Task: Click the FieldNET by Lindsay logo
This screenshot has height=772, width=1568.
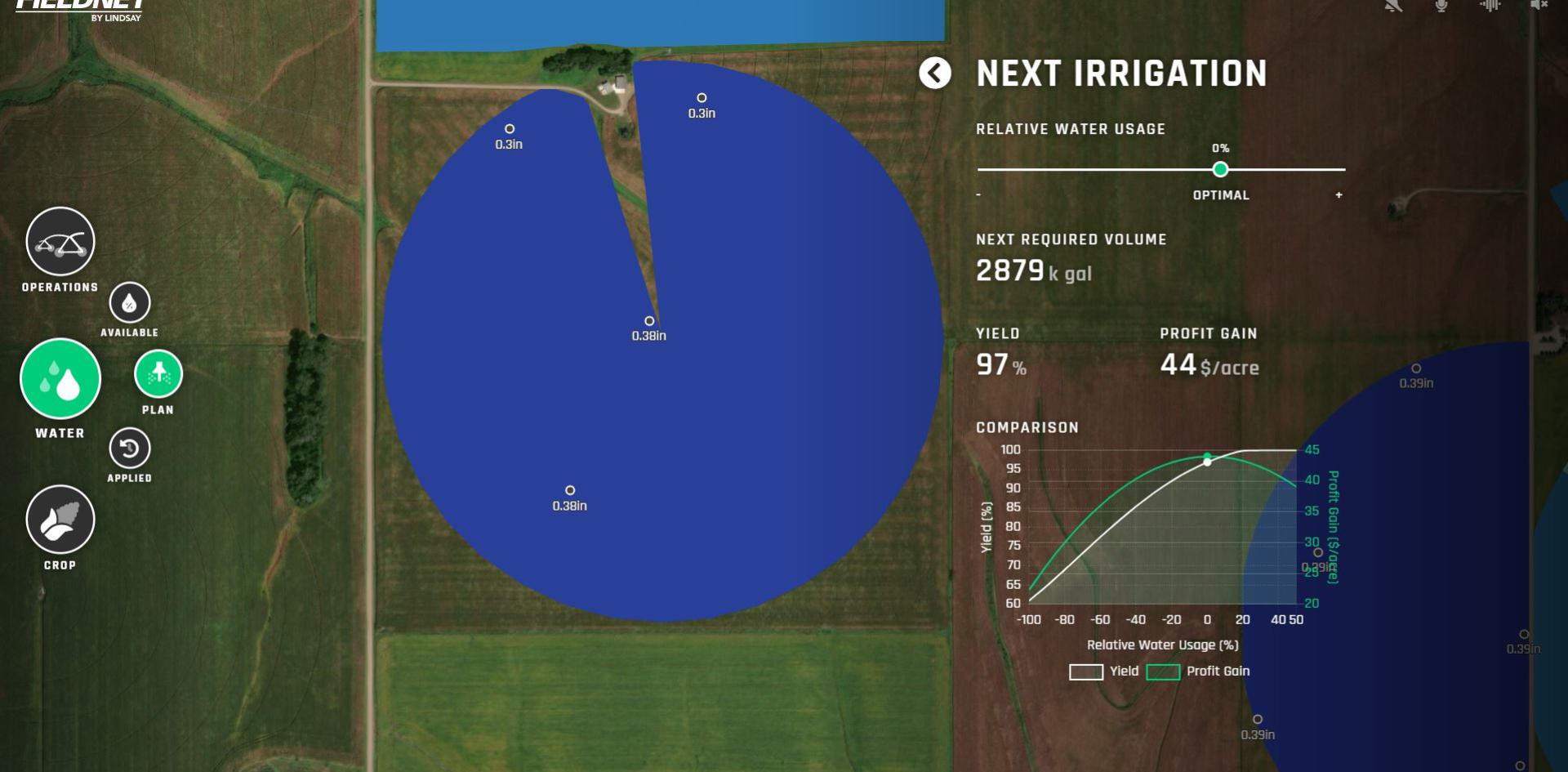Action: pyautogui.click(x=80, y=8)
